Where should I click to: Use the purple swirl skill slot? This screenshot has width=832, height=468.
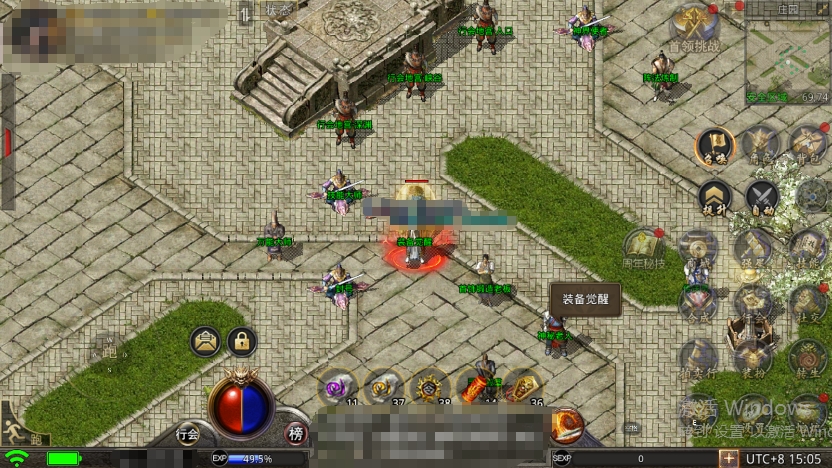tap(336, 386)
